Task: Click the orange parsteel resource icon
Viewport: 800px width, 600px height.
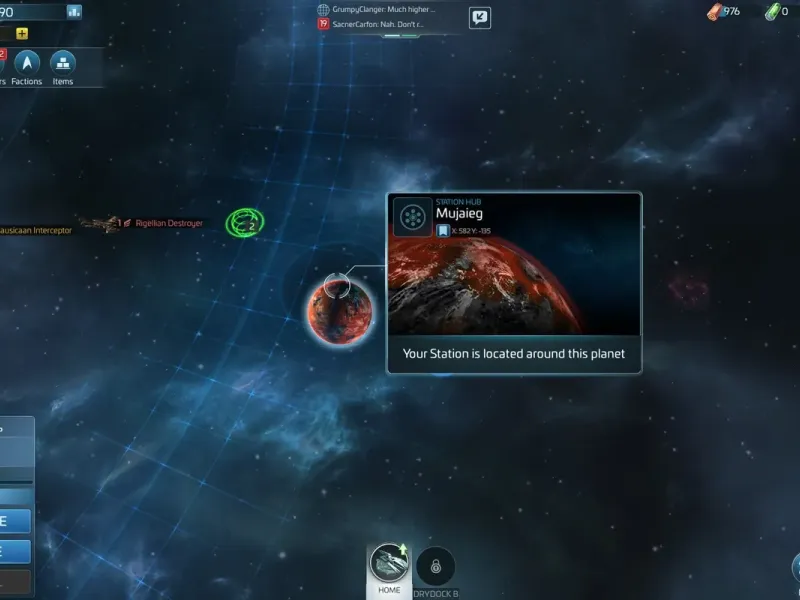Action: [715, 12]
